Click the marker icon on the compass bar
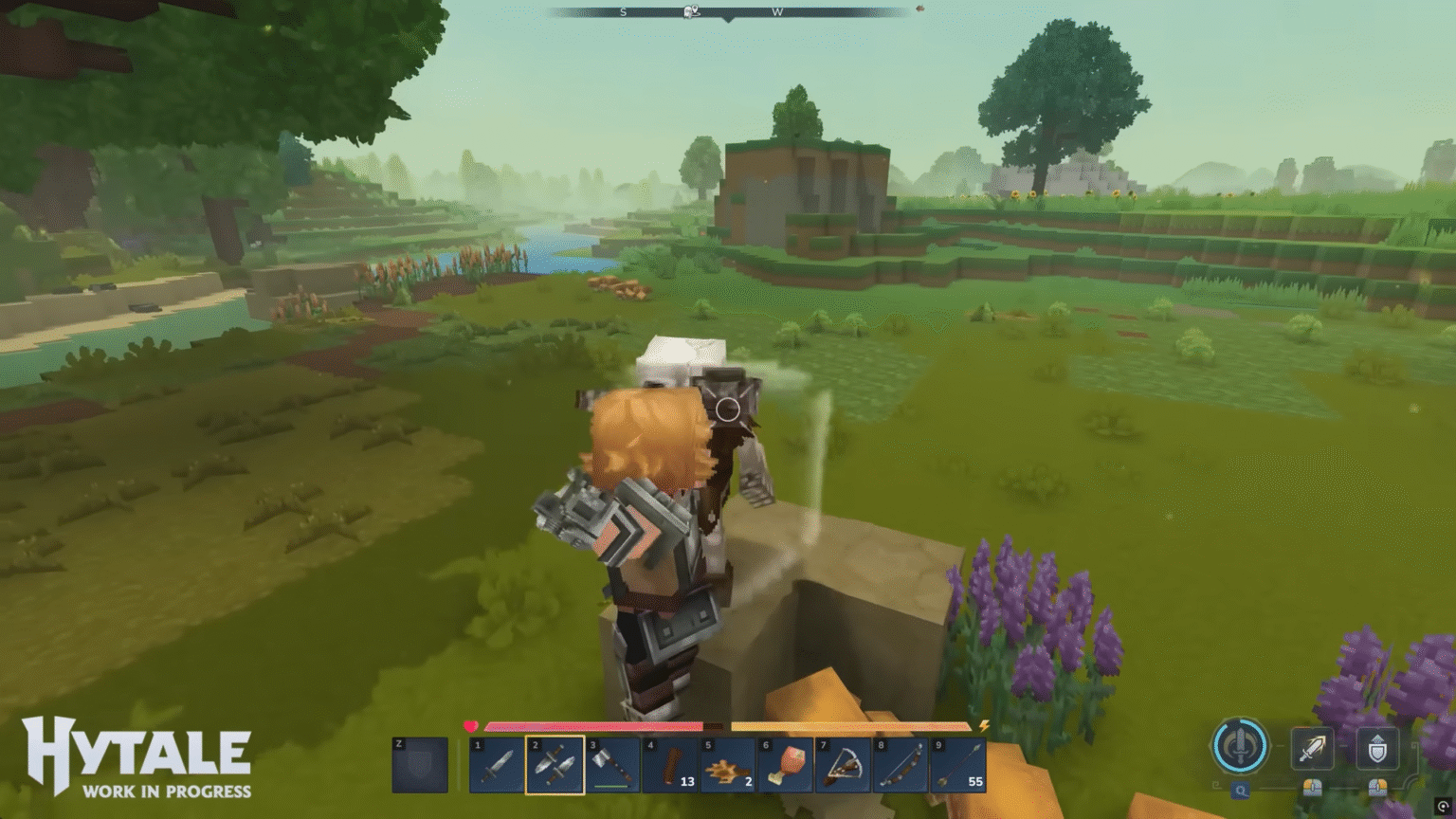Viewport: 1456px width, 819px height. (x=692, y=11)
